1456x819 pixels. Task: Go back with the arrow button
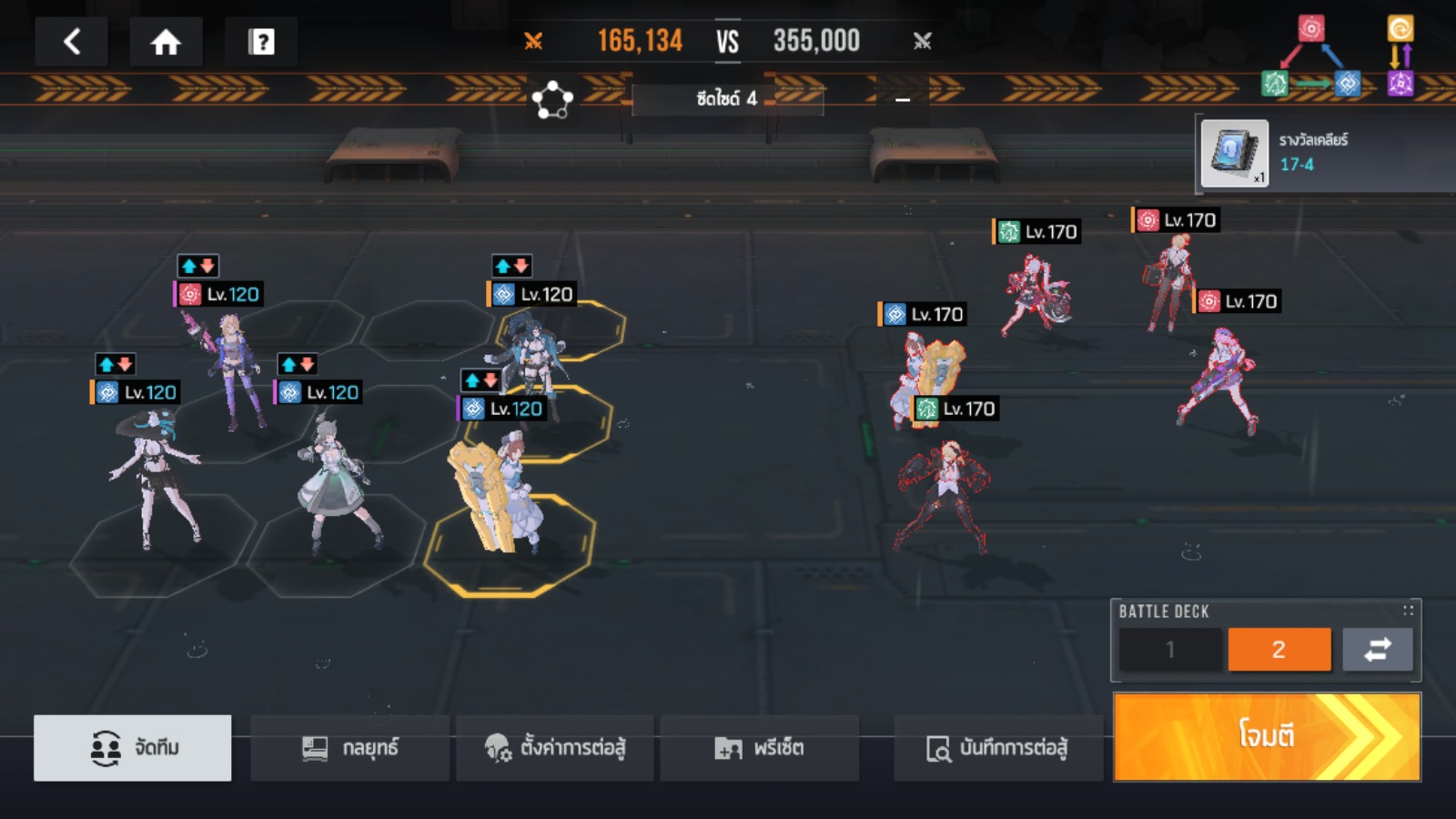pyautogui.click(x=72, y=42)
